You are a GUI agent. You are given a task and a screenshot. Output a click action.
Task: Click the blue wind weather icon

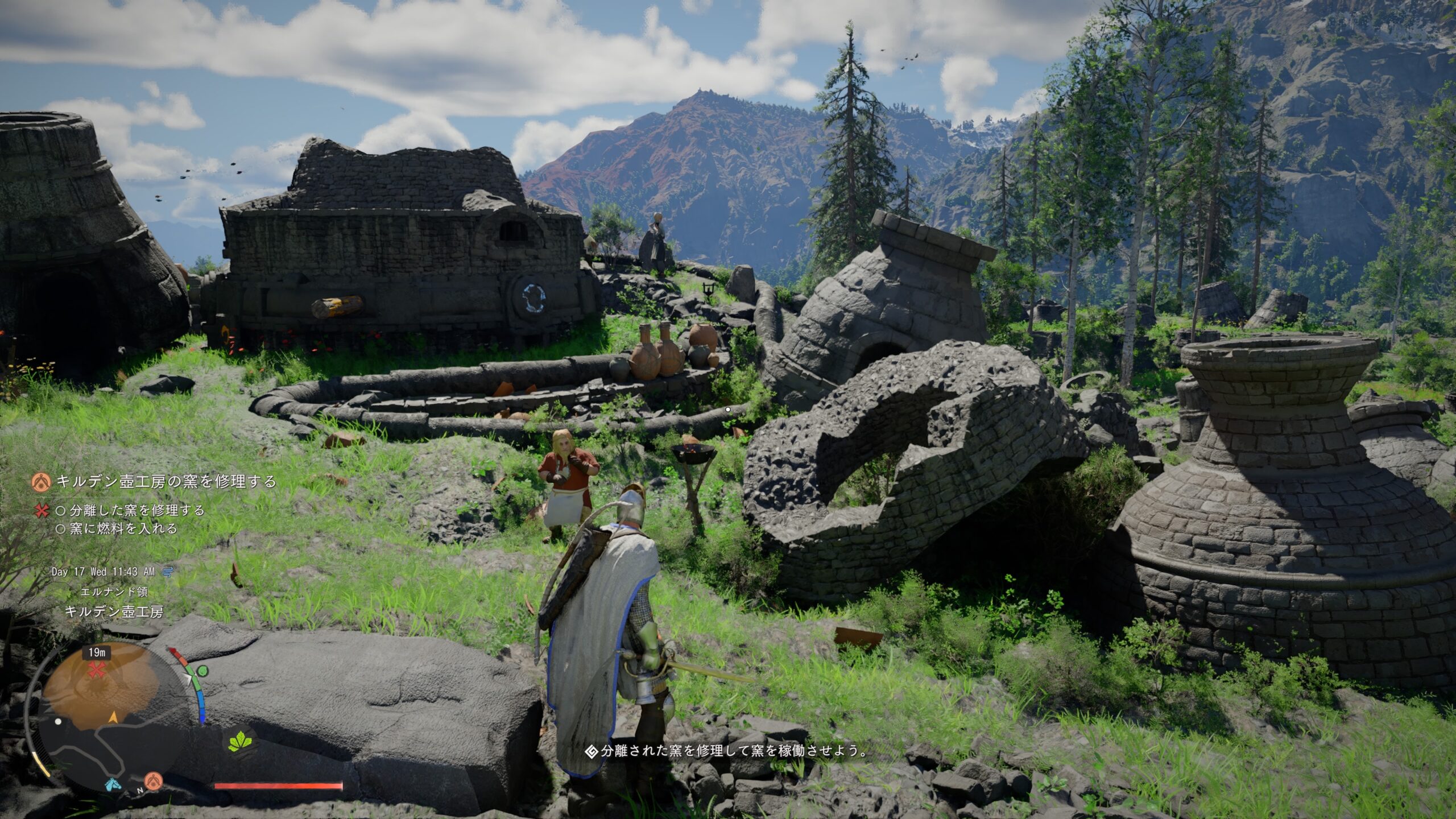click(167, 572)
